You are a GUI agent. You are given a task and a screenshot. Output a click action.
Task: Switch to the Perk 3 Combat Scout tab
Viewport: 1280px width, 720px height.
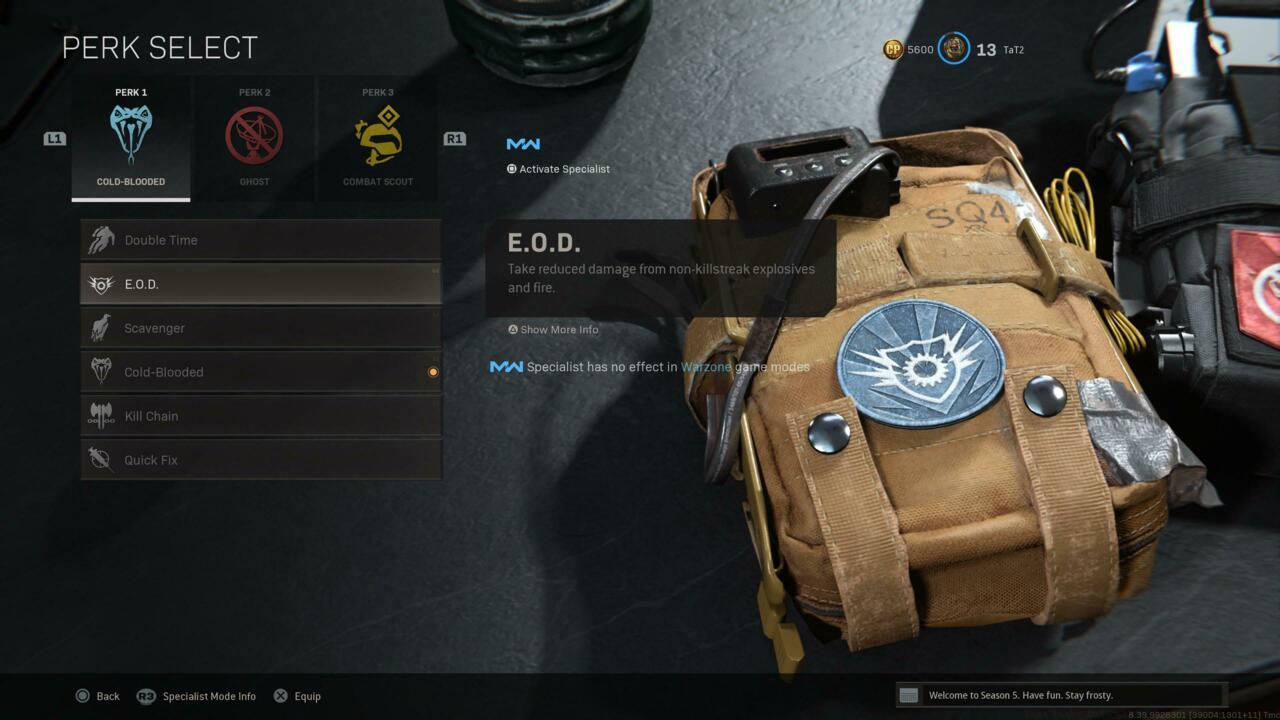coord(377,138)
